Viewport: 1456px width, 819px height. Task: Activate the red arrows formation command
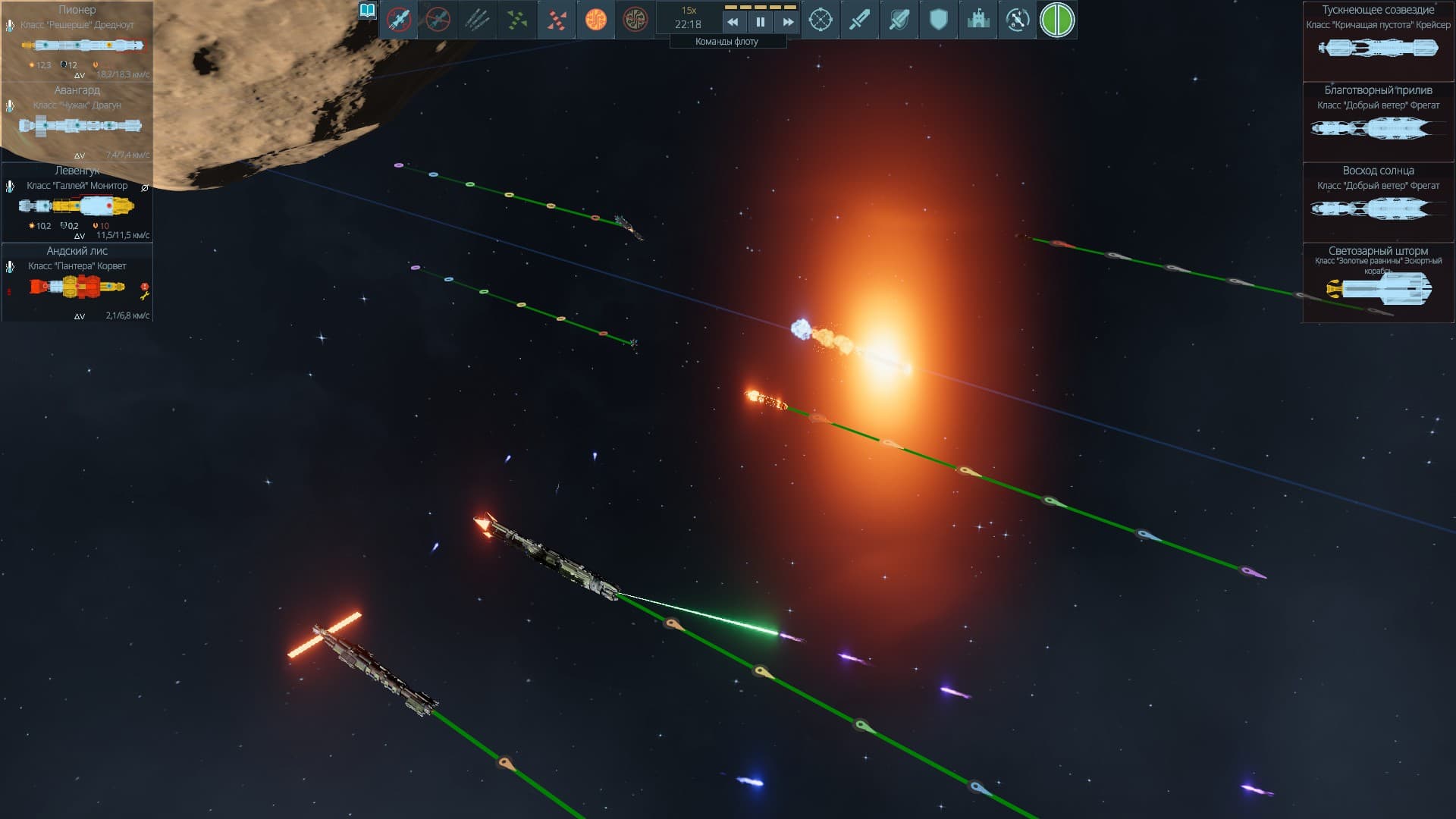[x=557, y=20]
